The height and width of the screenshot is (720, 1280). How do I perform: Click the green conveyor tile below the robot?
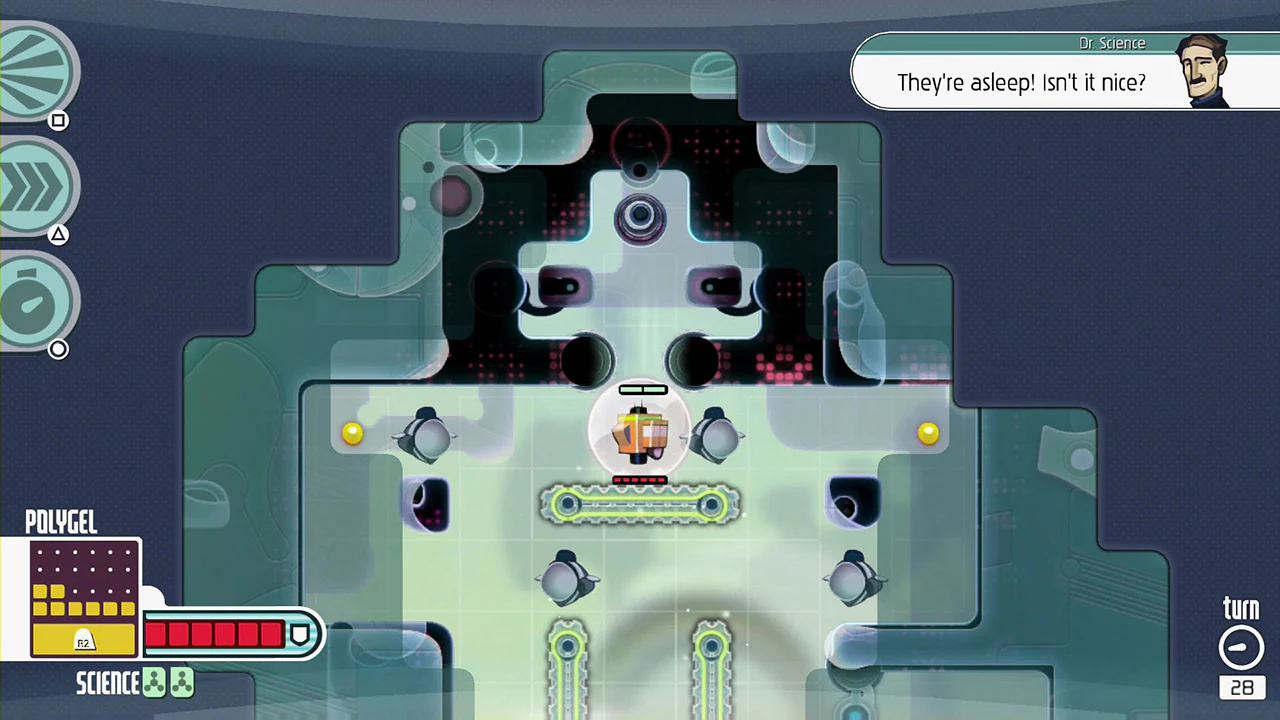click(640, 505)
